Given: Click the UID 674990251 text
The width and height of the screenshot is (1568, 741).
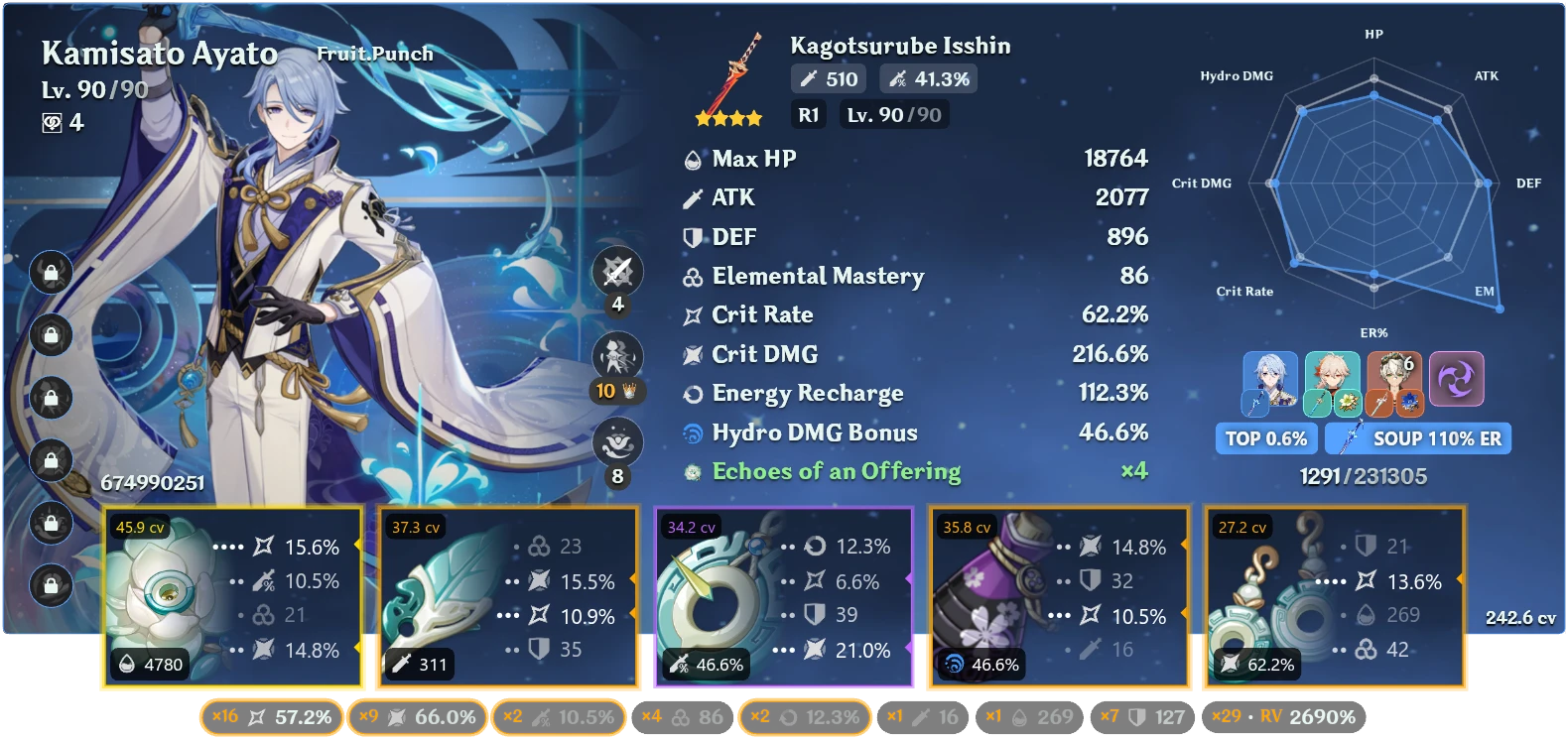Looking at the screenshot, I should click(152, 485).
